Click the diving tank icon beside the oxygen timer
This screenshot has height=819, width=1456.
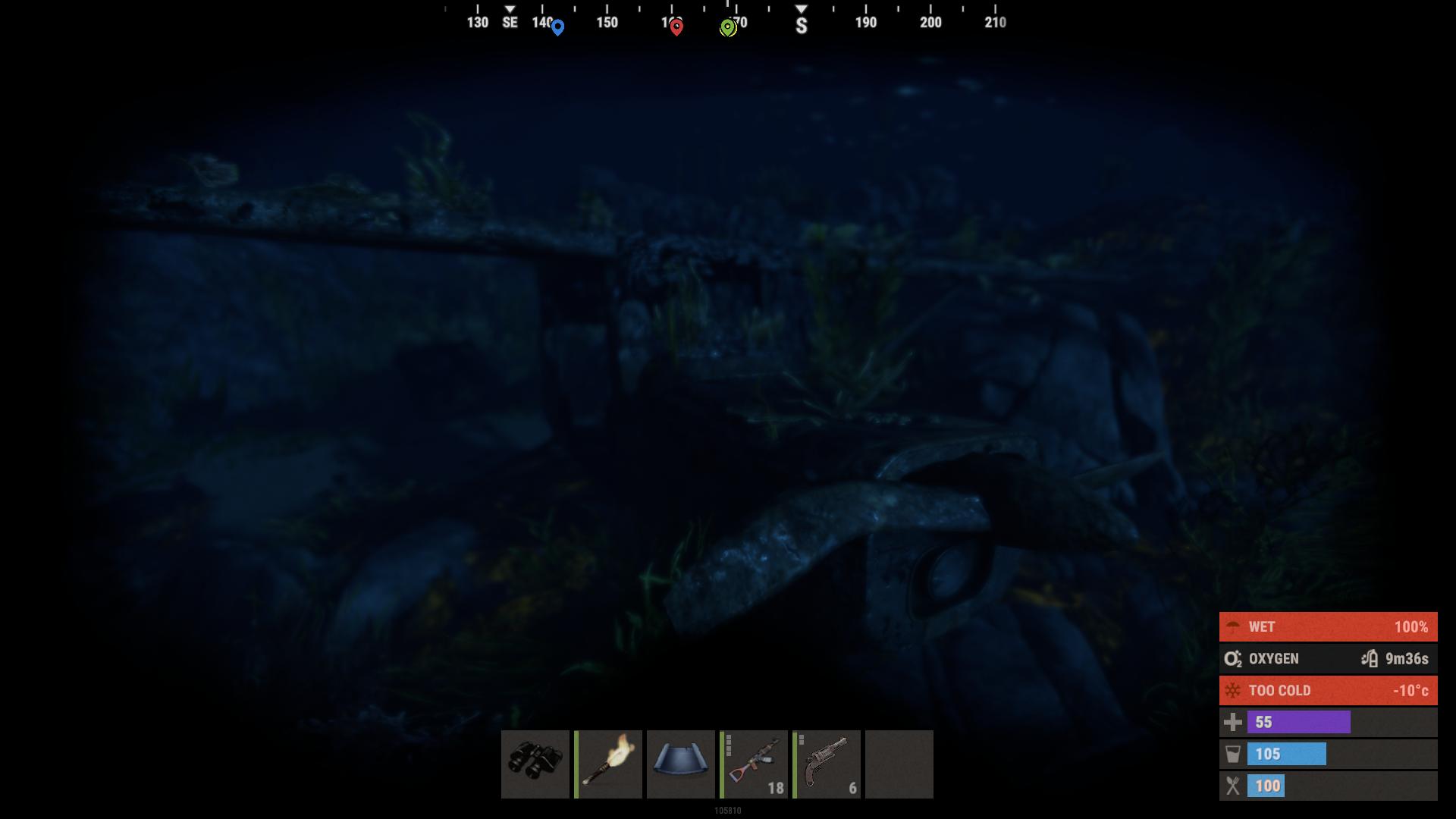pos(1370,658)
